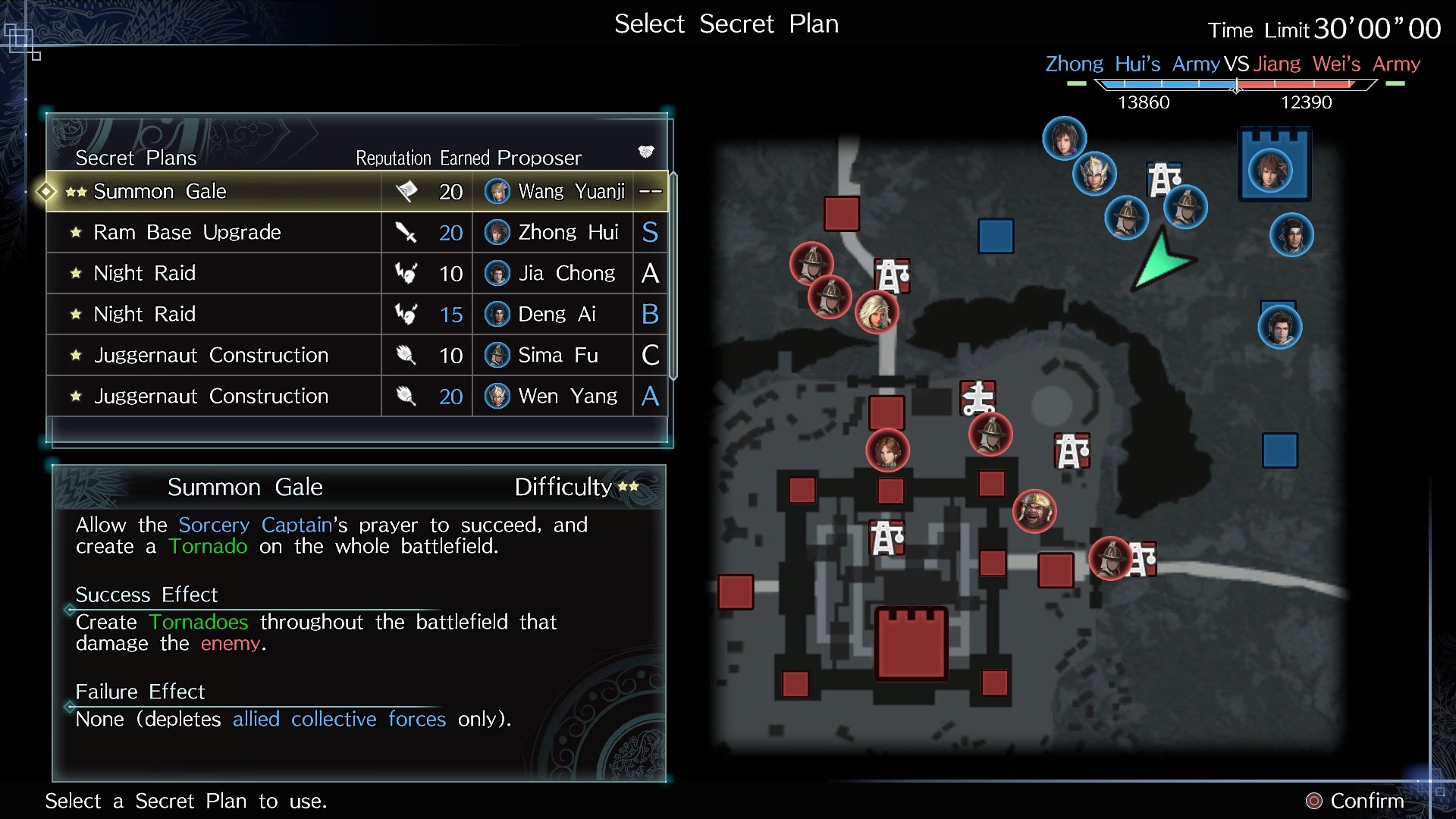Click the secret plans list scrollbar
Image resolution: width=1456 pixels, height=819 pixels.
point(673,276)
